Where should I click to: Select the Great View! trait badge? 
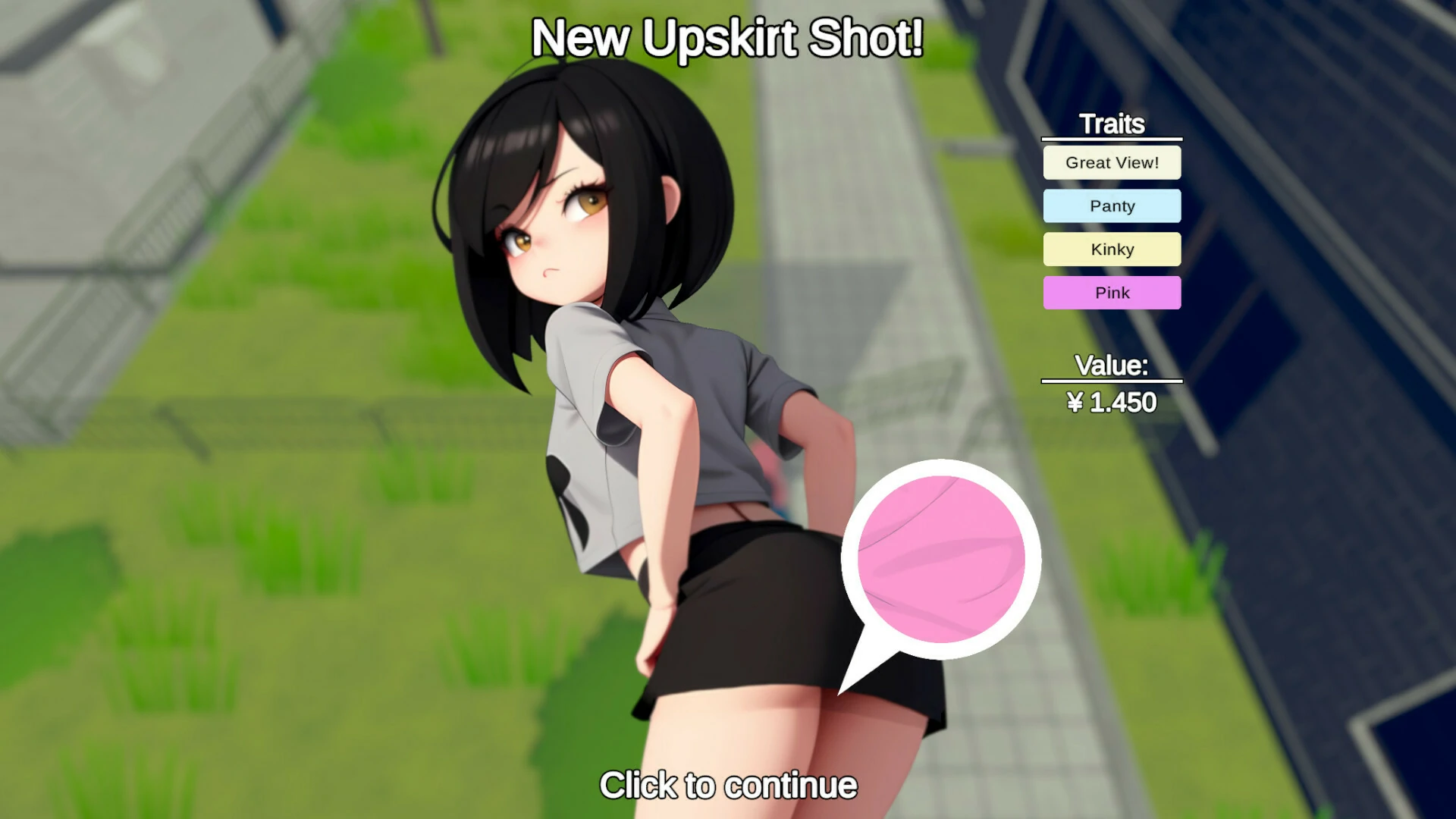point(1112,162)
